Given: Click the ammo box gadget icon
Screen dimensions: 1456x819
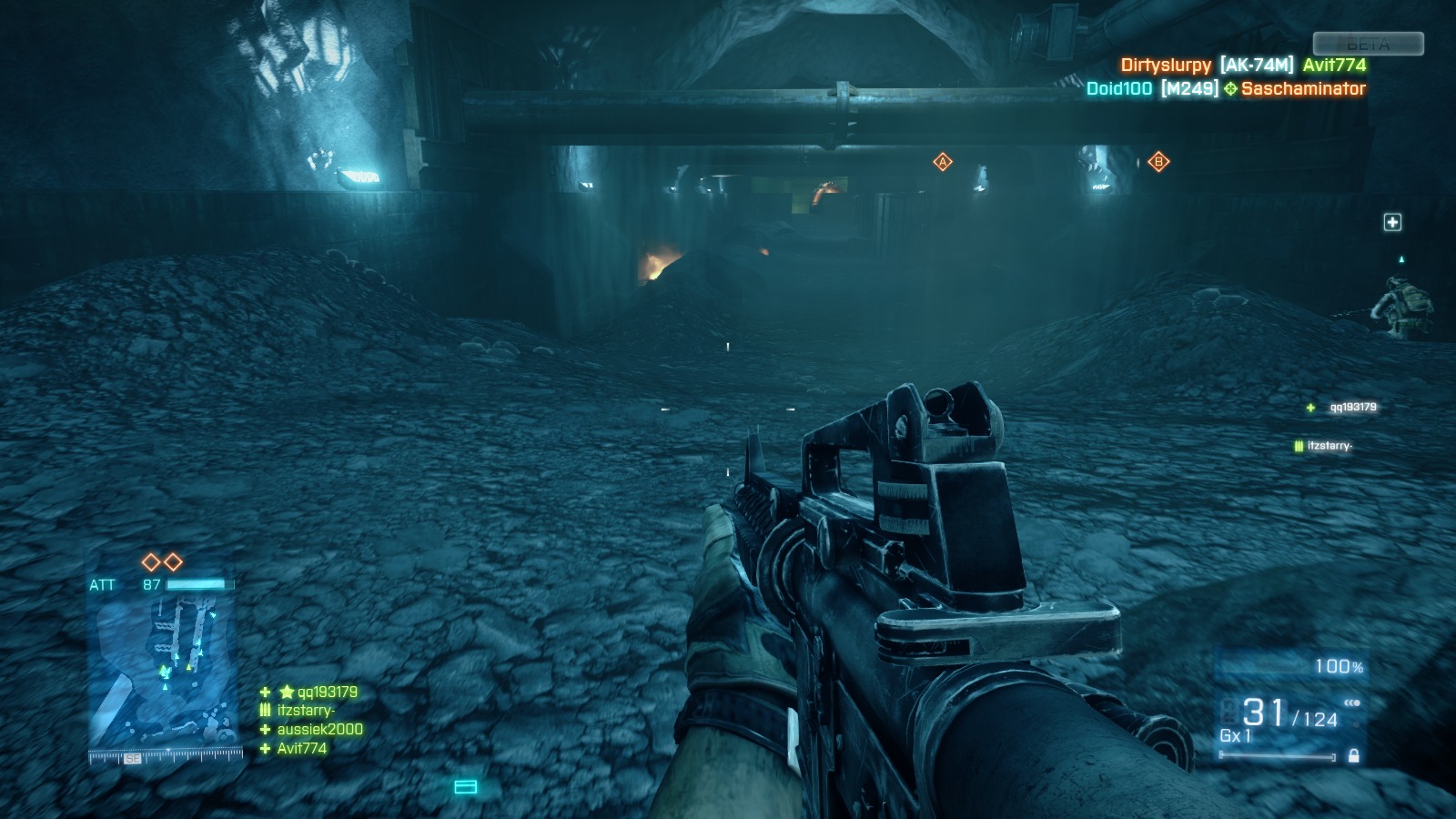Looking at the screenshot, I should [x=465, y=786].
